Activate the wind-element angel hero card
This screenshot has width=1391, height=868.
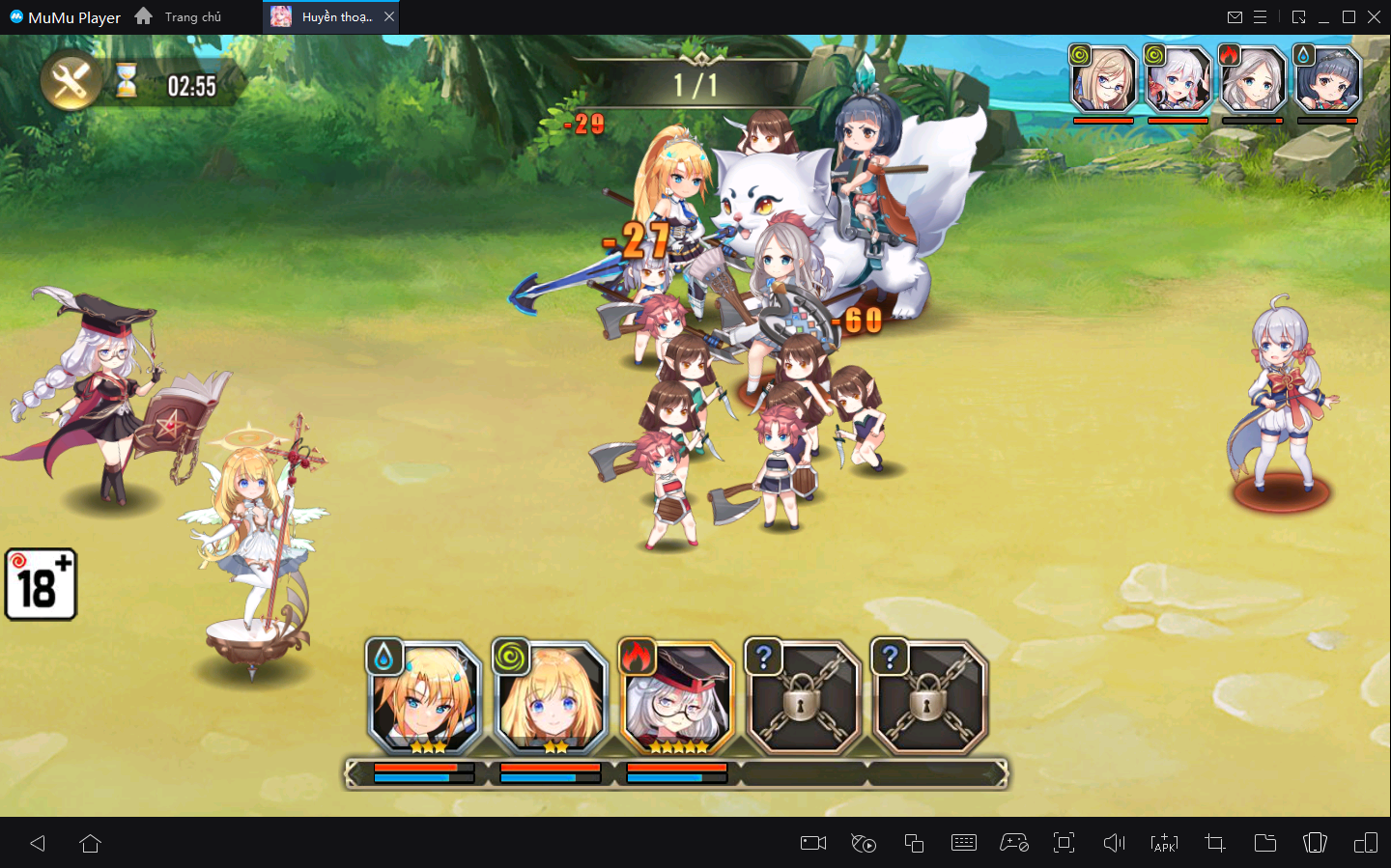[x=551, y=699]
